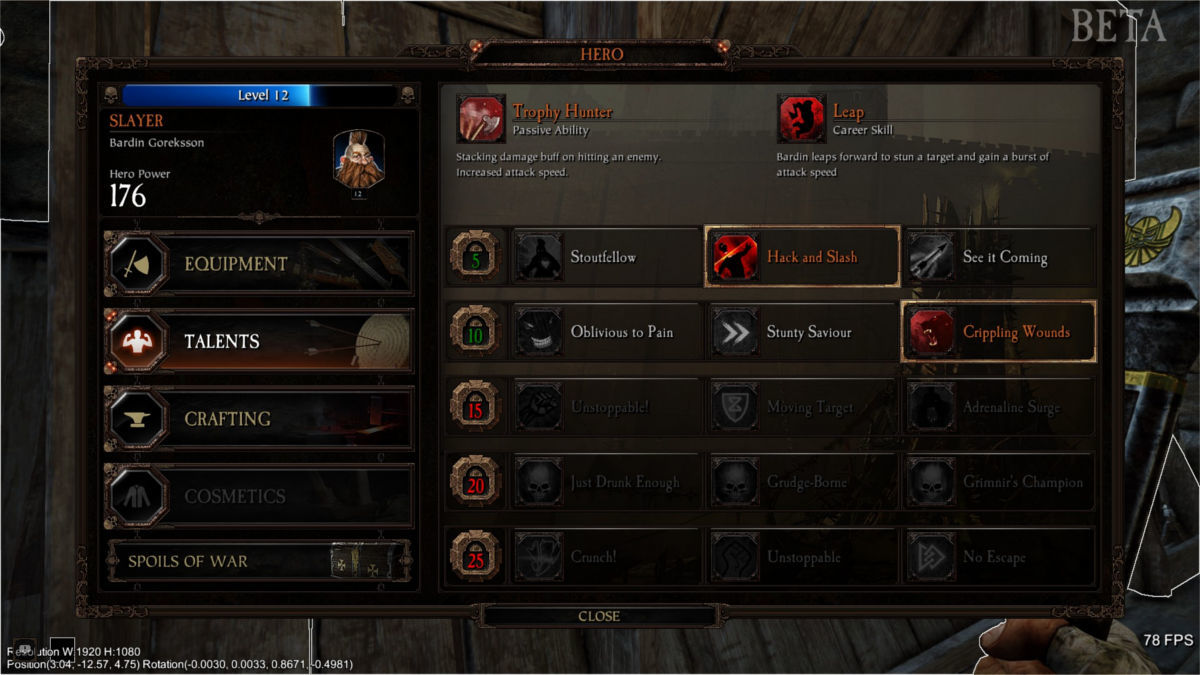
Task: Click the locked Moving Target talent
Action: tap(802, 407)
